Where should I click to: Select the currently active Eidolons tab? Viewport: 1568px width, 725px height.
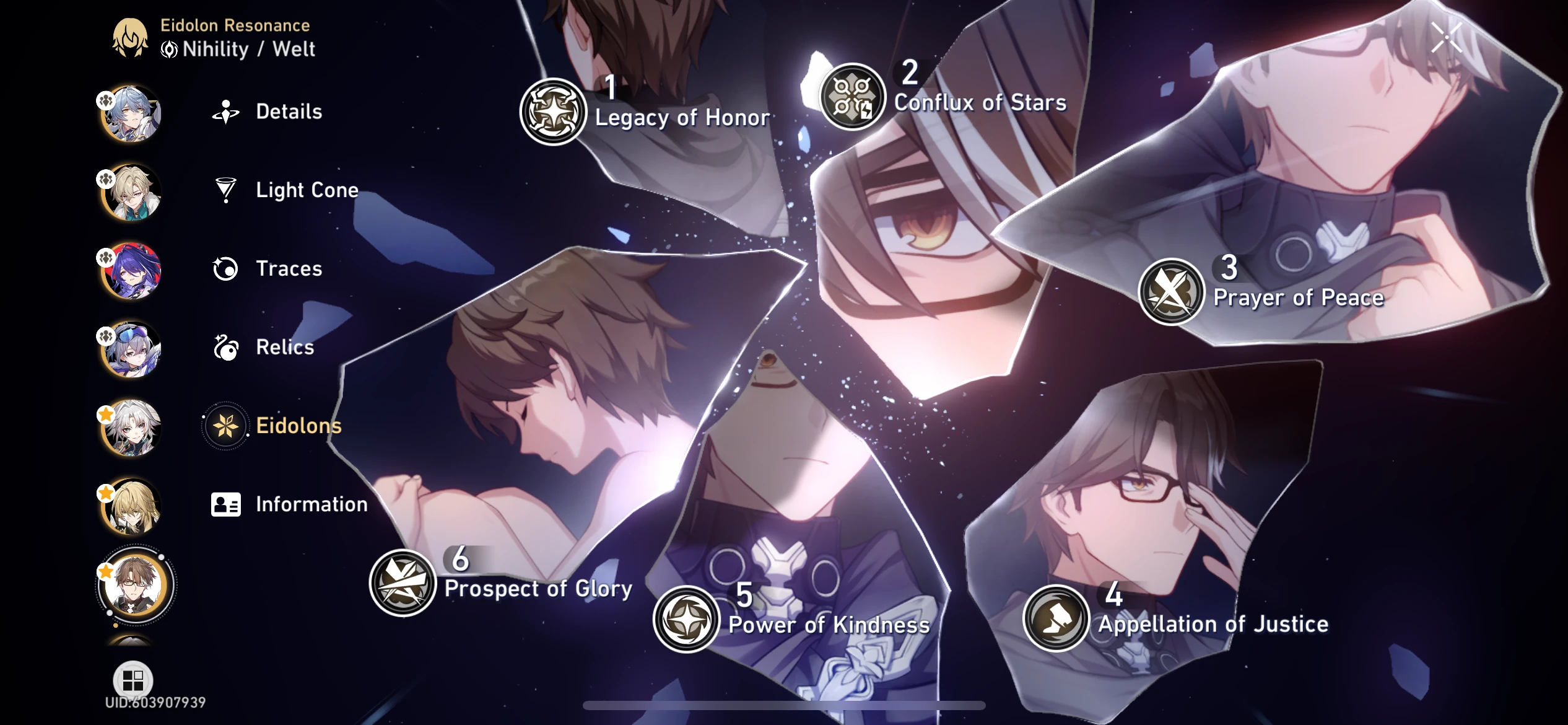tap(297, 426)
